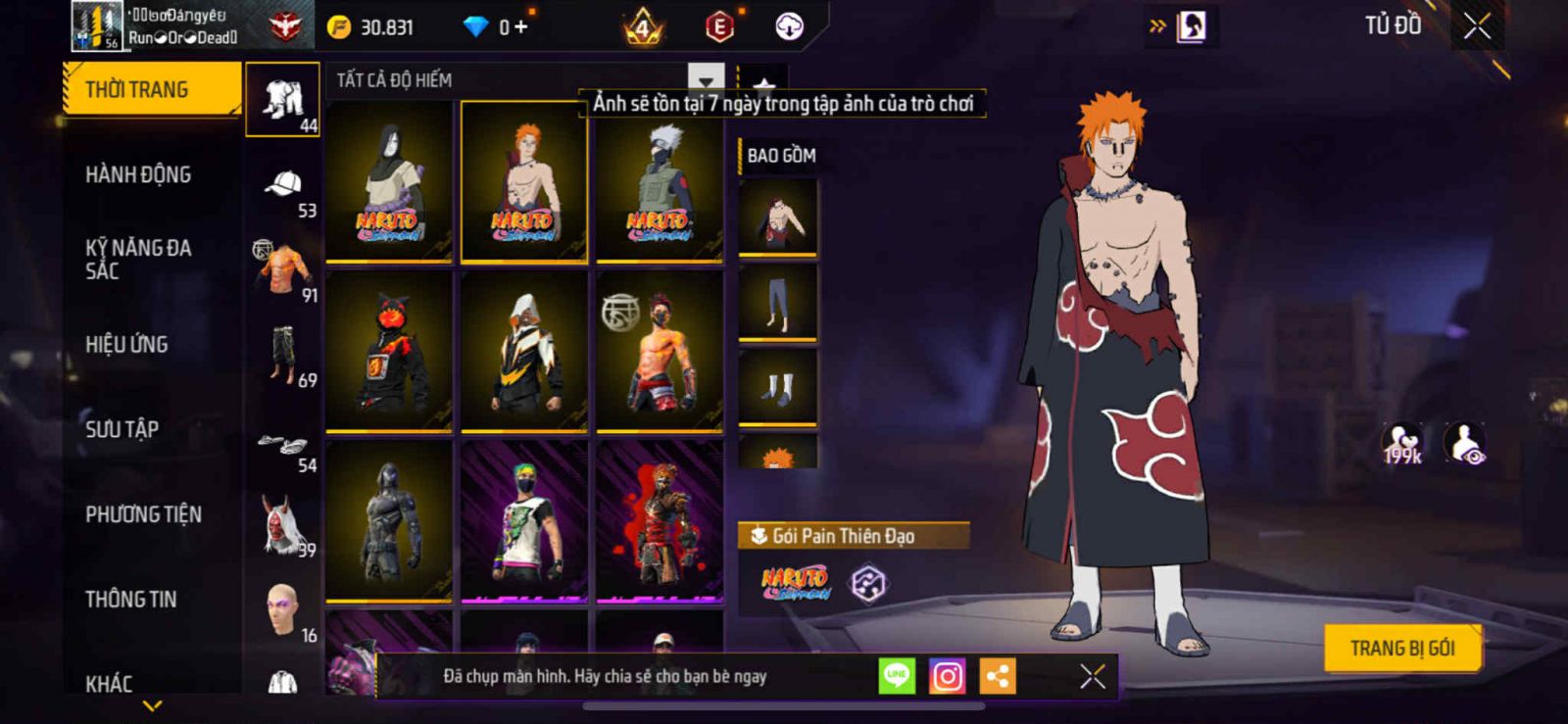Screen dimensions: 1568x724
Task: Open the Thông Tin section
Action: [x=130, y=599]
